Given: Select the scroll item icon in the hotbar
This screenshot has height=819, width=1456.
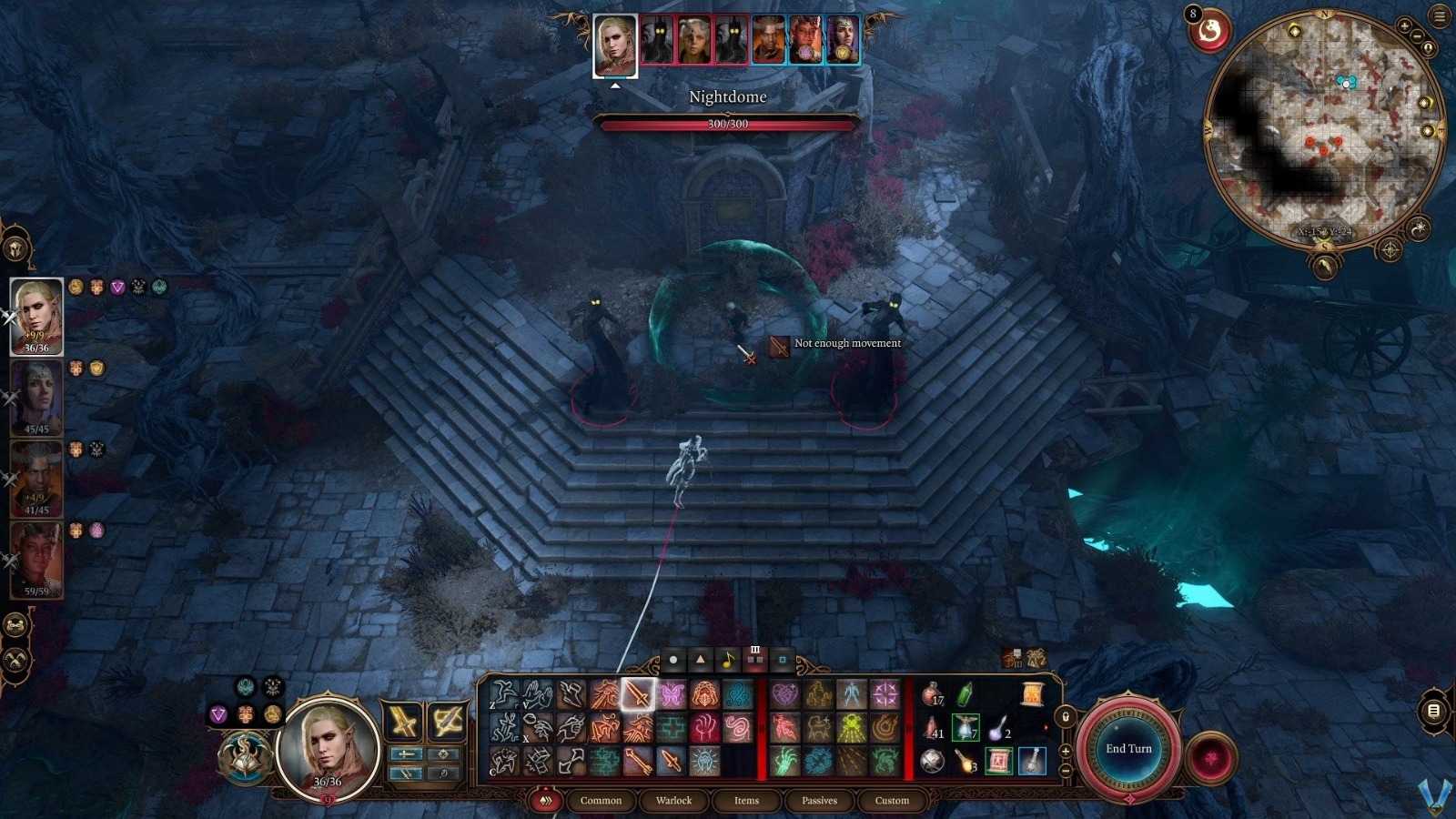Looking at the screenshot, I should 1033,694.
